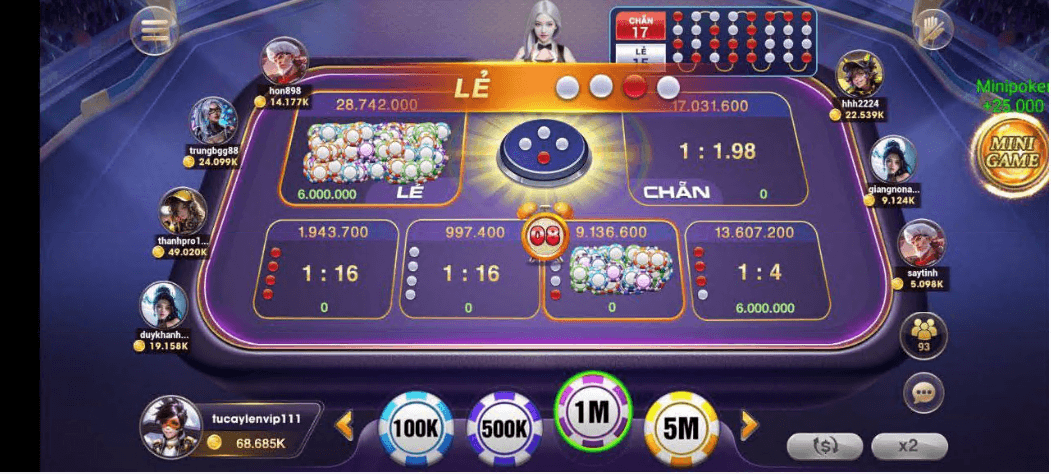The height and width of the screenshot is (474, 1051).
Task: Show higher chips with right arrow
Action: click(x=749, y=427)
